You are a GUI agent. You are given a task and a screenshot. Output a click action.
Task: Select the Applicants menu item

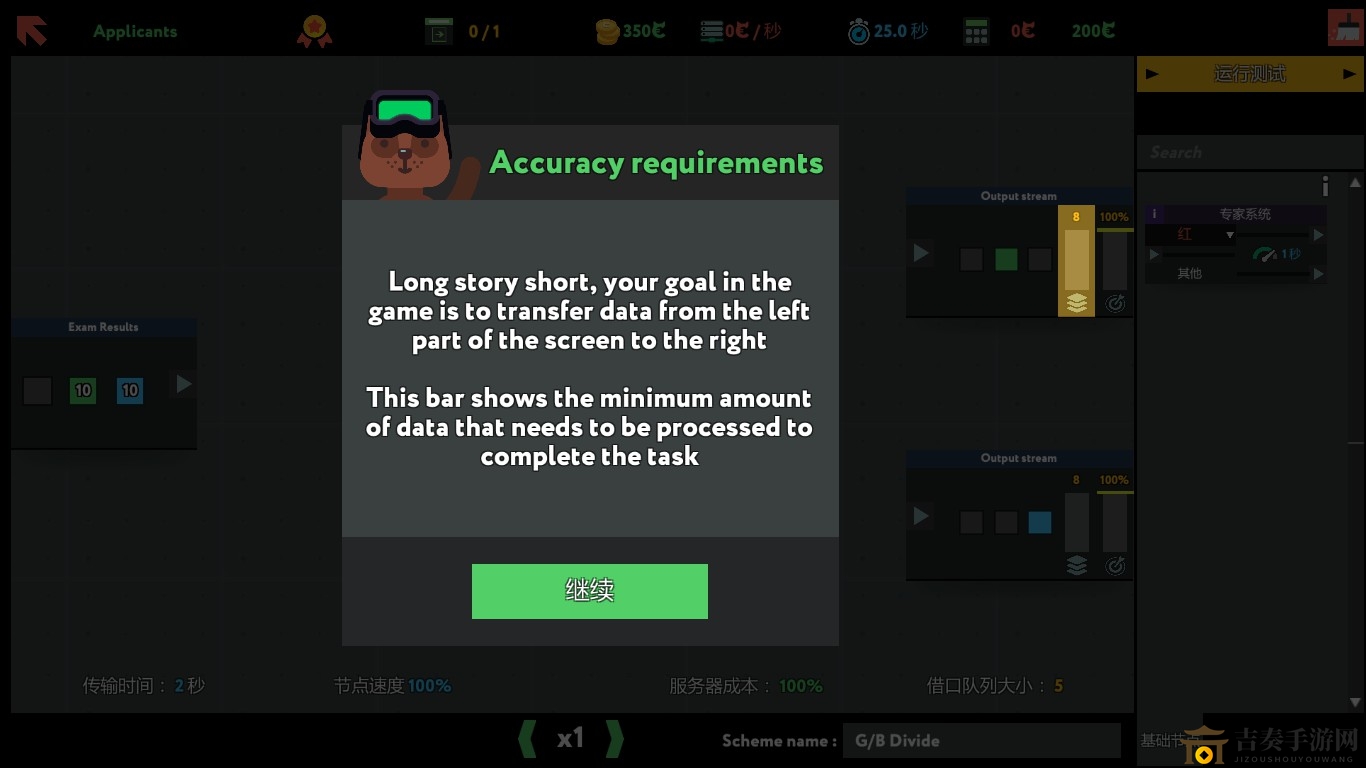134,30
